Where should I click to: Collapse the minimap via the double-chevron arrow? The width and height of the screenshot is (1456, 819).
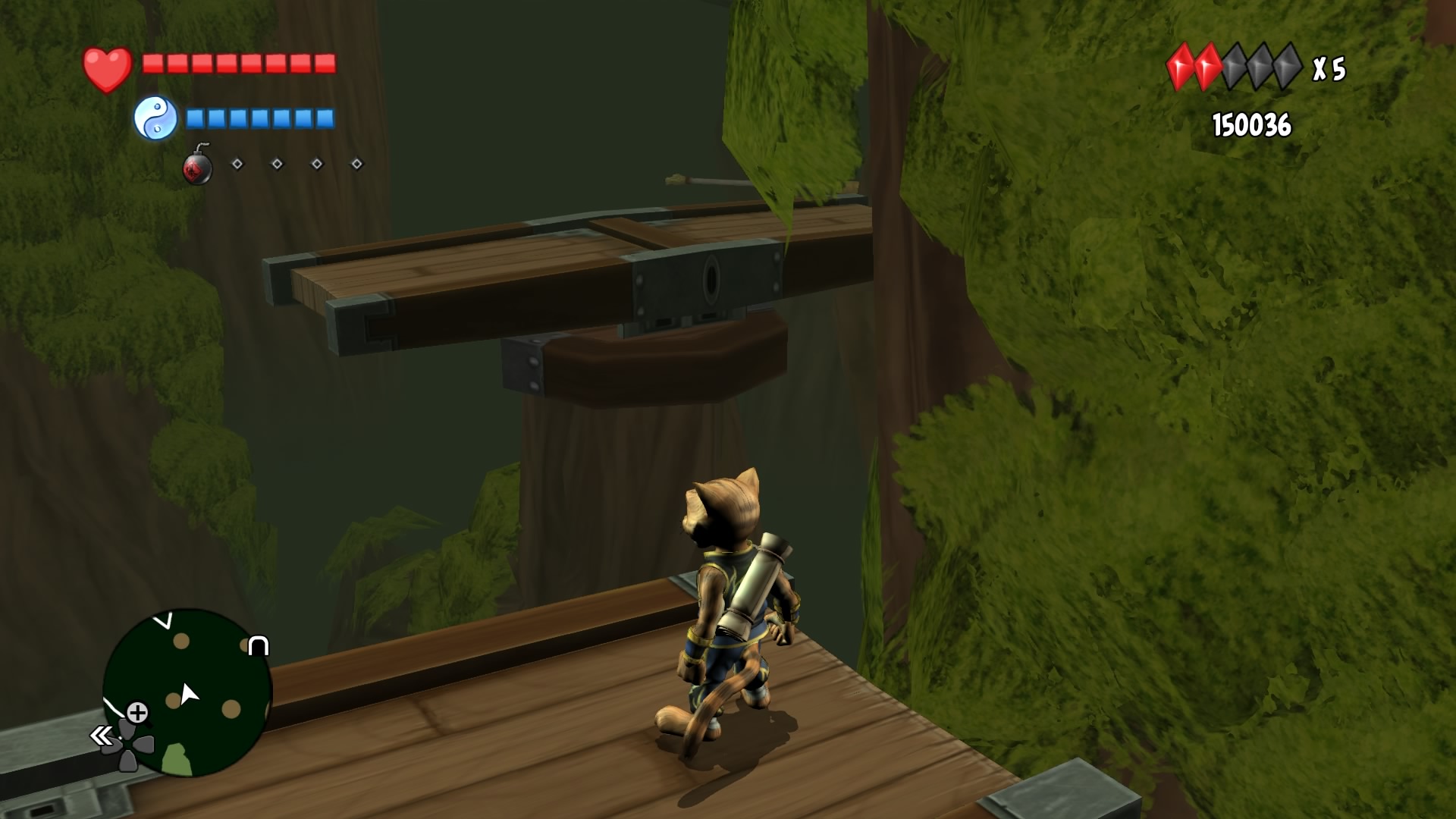point(99,734)
